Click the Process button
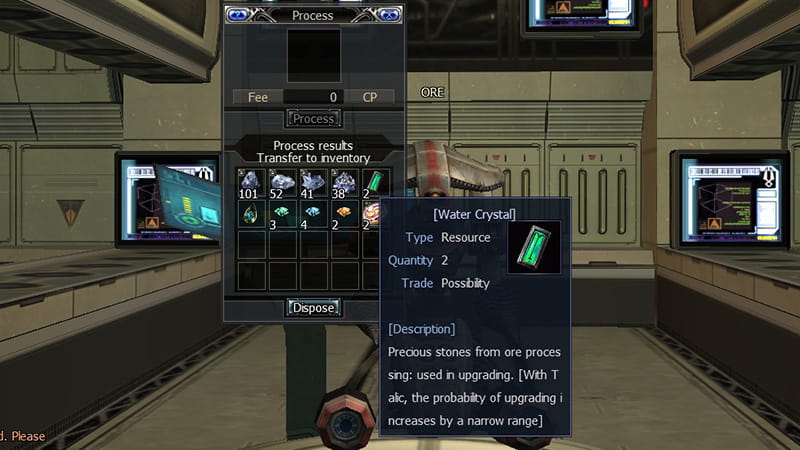 [313, 118]
